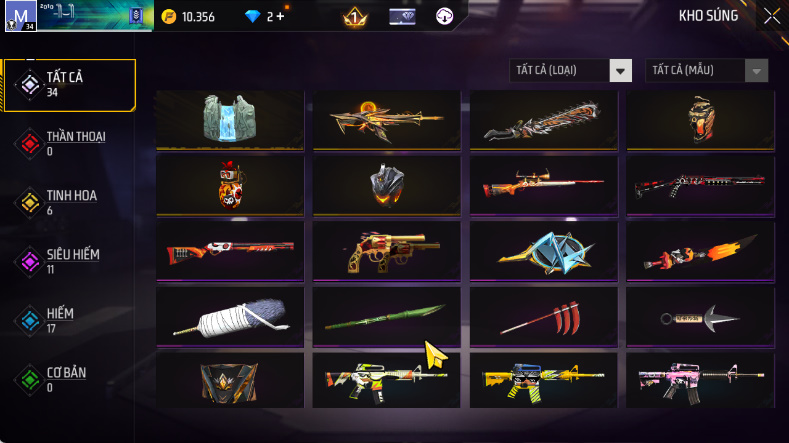Select the flaming rocket skin
Viewport: 789px width, 443px height.
coord(700,251)
